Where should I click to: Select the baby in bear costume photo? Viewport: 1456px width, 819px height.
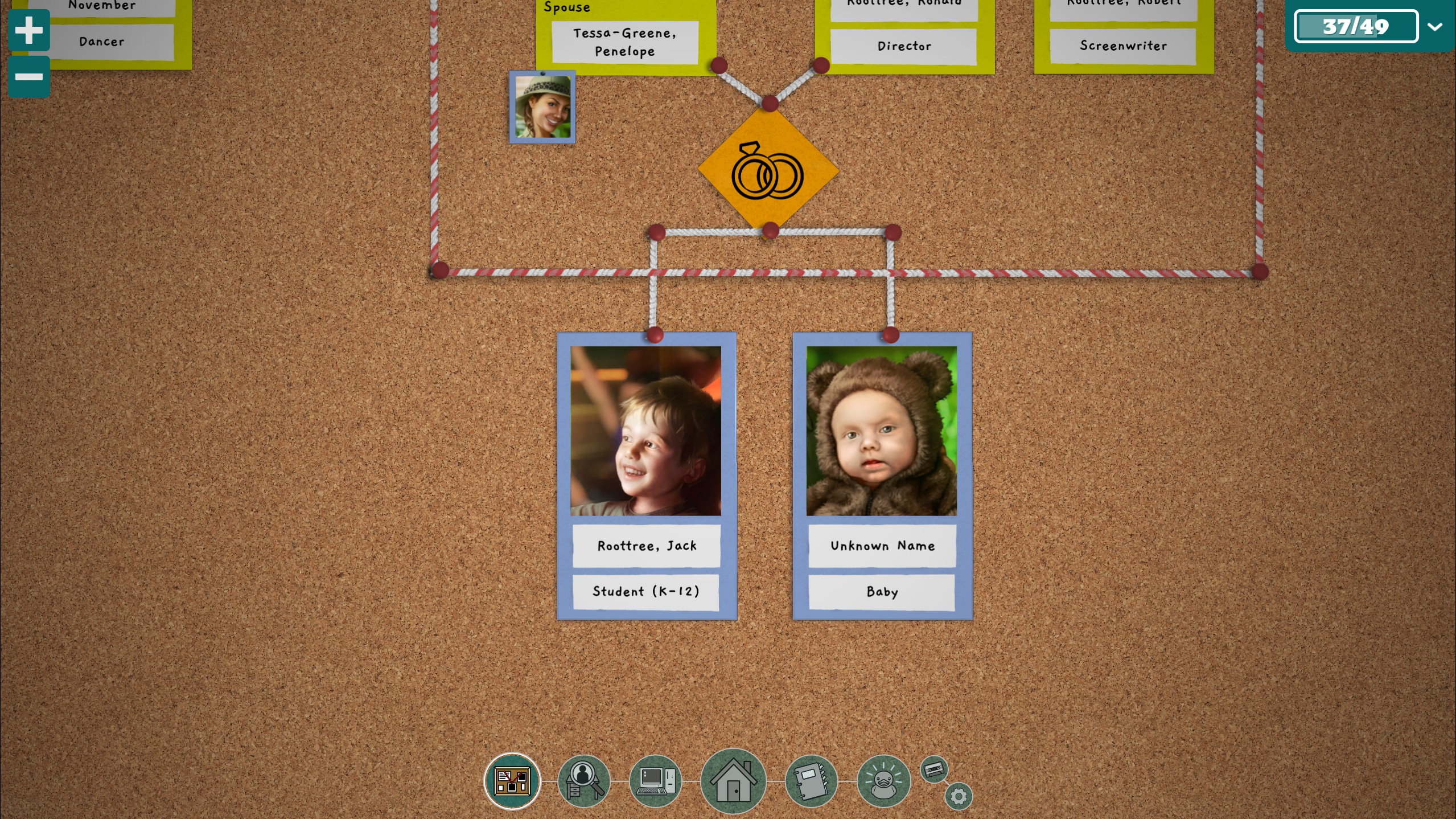[x=882, y=431]
